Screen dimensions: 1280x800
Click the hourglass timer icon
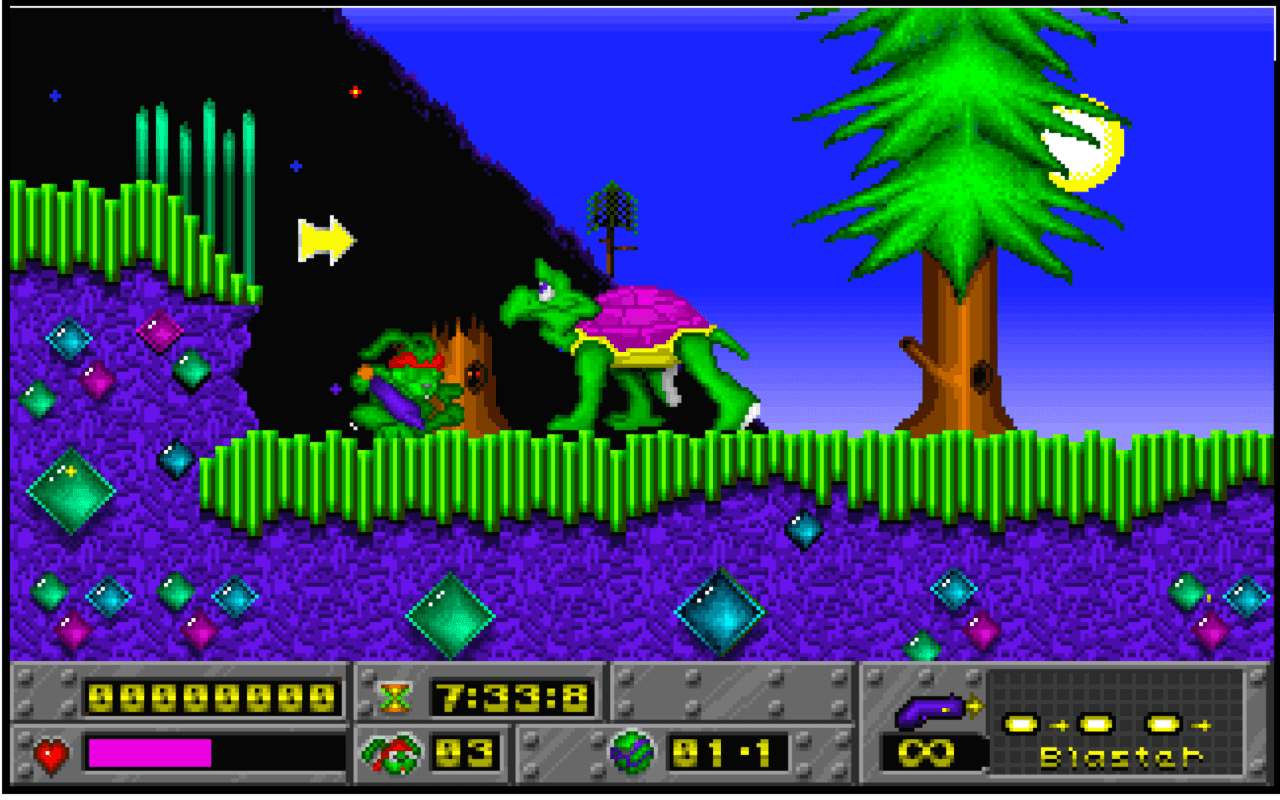point(397,699)
